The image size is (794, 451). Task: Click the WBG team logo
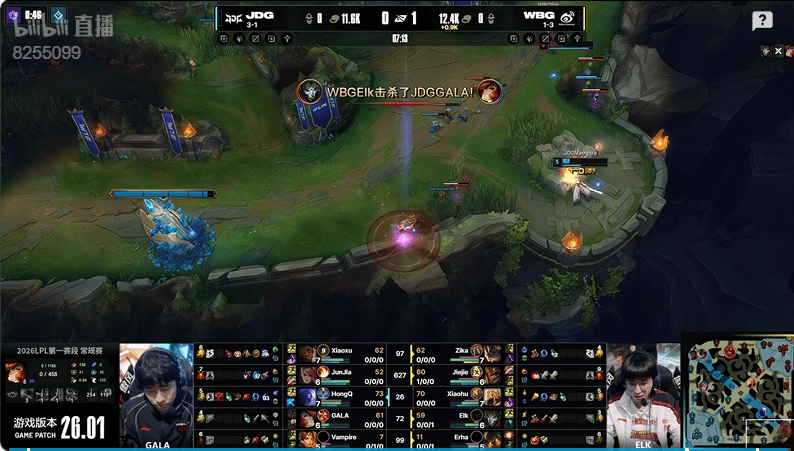tap(565, 17)
